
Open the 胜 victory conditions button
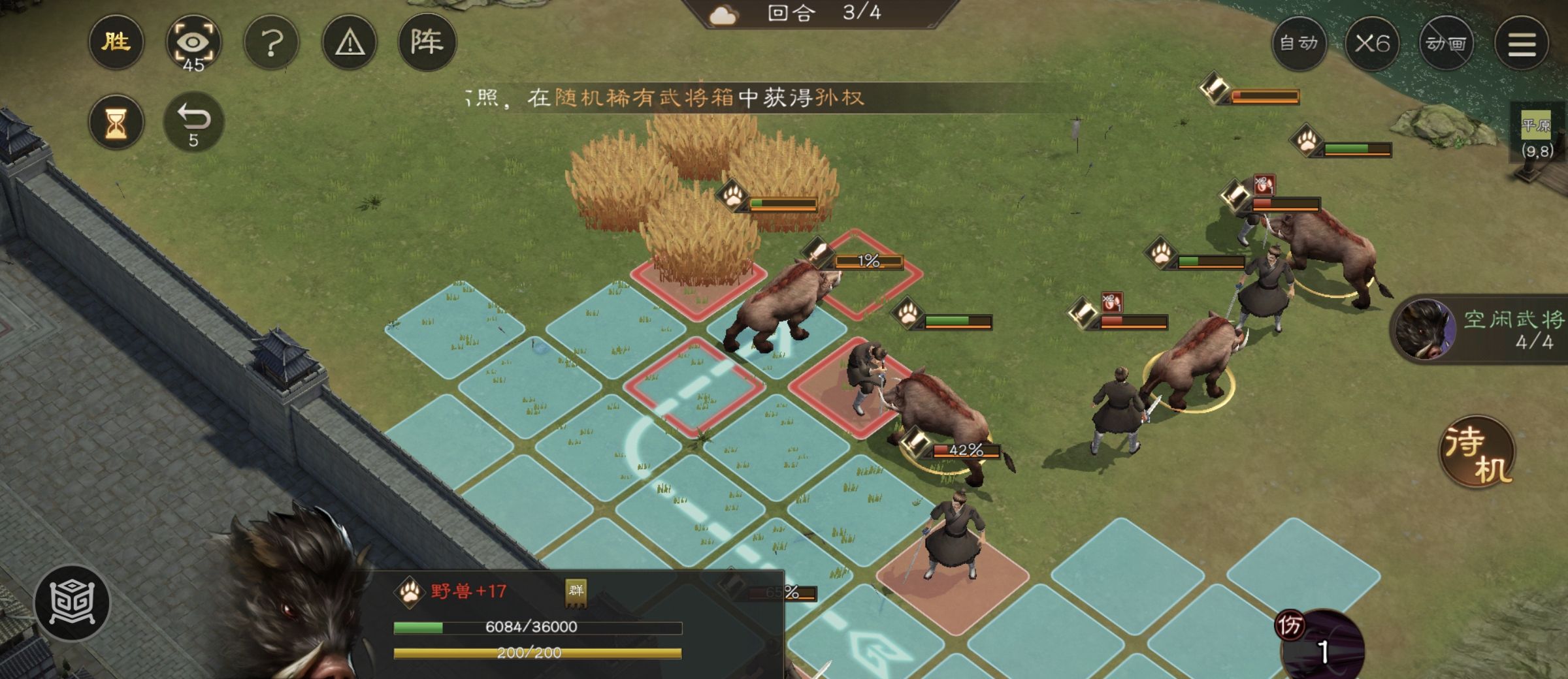point(116,43)
